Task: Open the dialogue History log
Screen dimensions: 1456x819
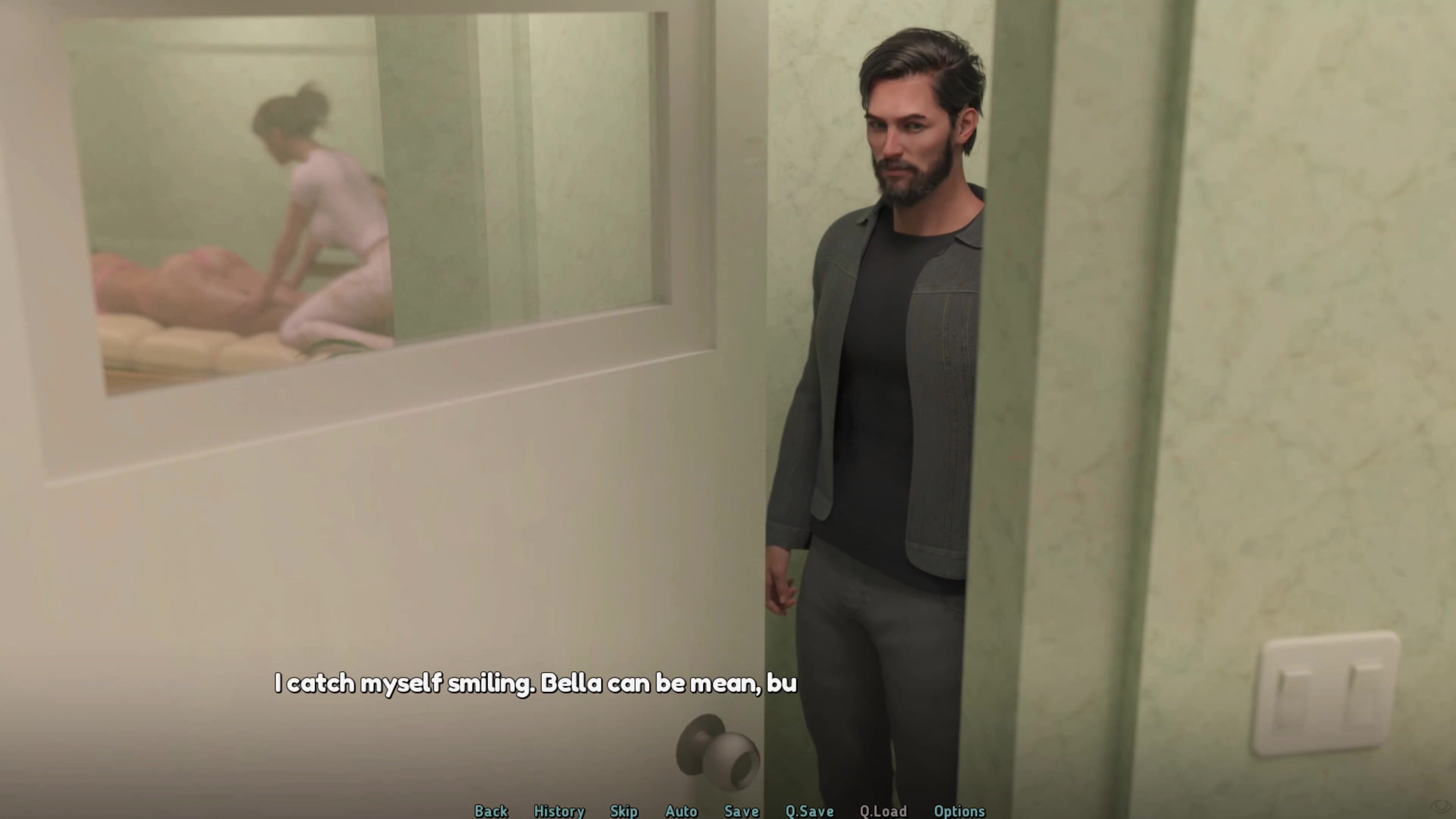Action: (x=559, y=811)
